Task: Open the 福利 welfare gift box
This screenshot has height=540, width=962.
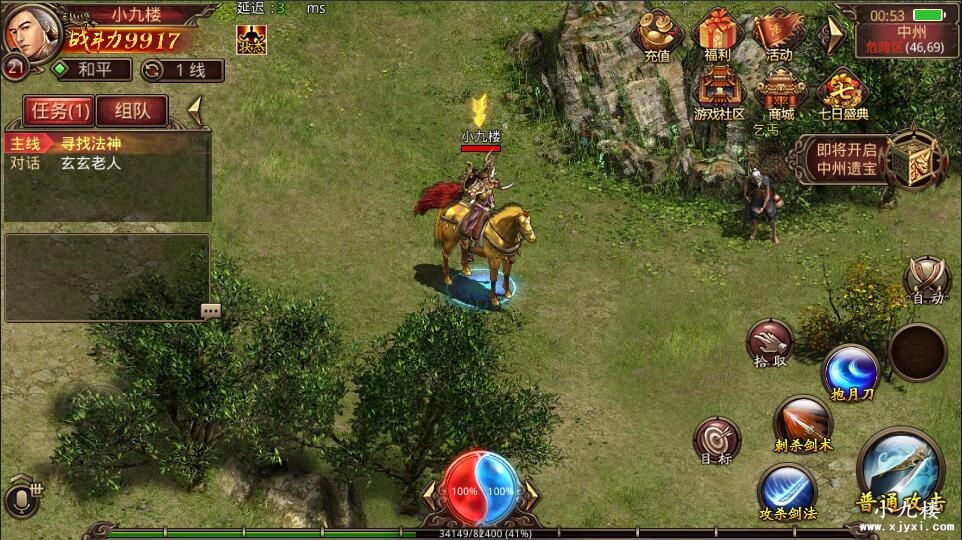Action: point(717,37)
